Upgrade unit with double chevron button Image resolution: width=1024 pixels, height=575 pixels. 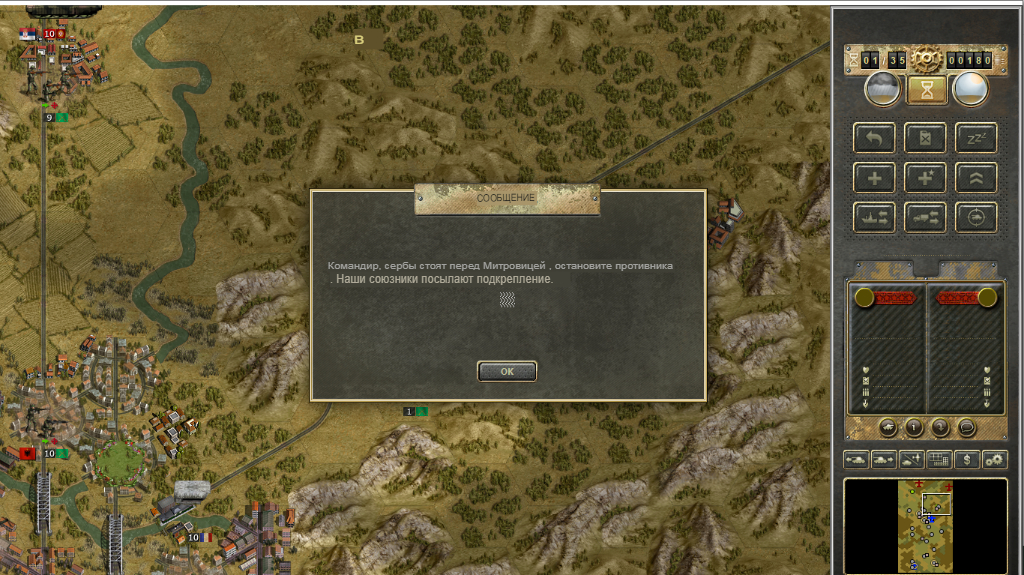(x=976, y=177)
